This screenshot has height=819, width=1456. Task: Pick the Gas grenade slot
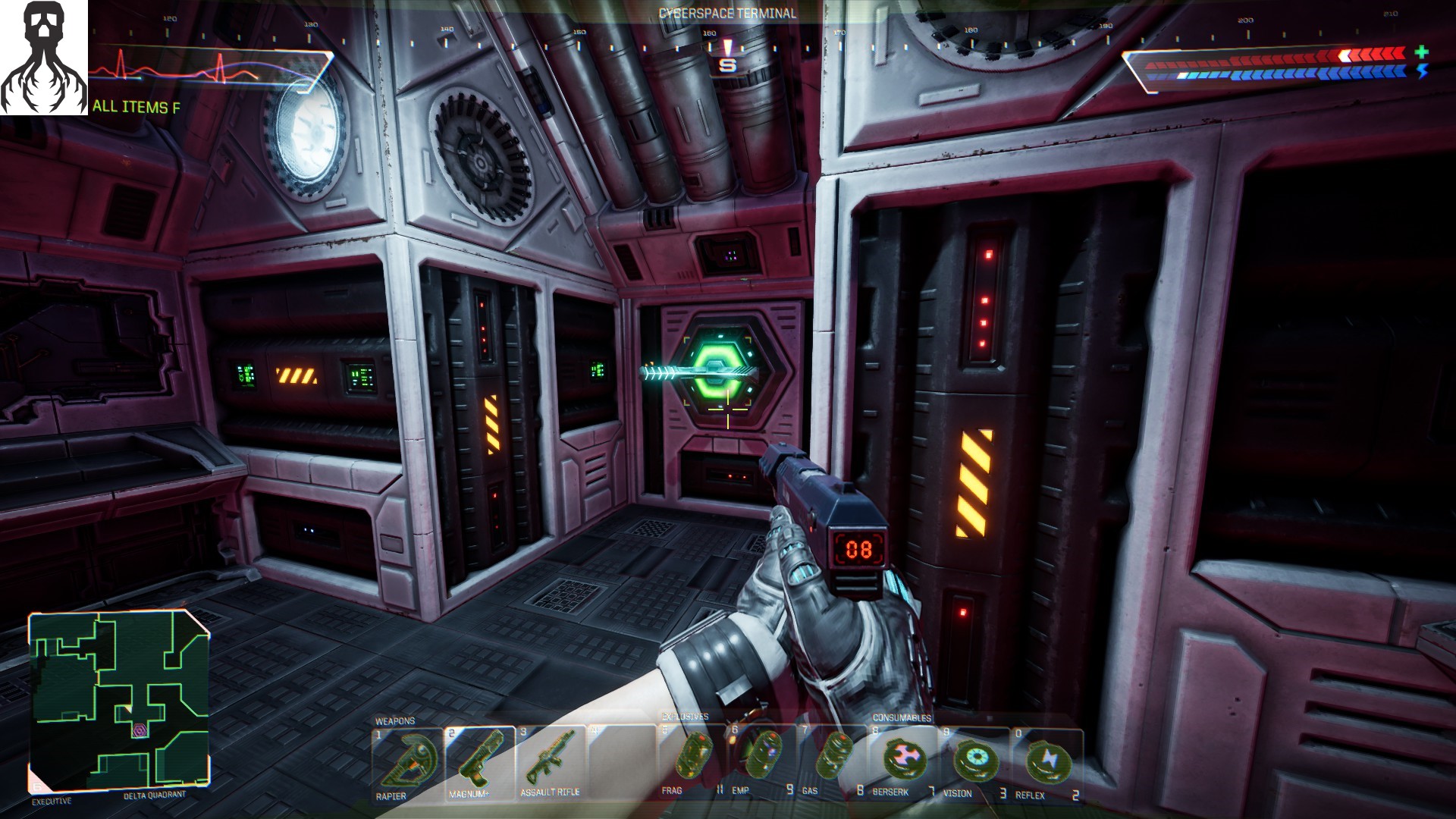(832, 758)
